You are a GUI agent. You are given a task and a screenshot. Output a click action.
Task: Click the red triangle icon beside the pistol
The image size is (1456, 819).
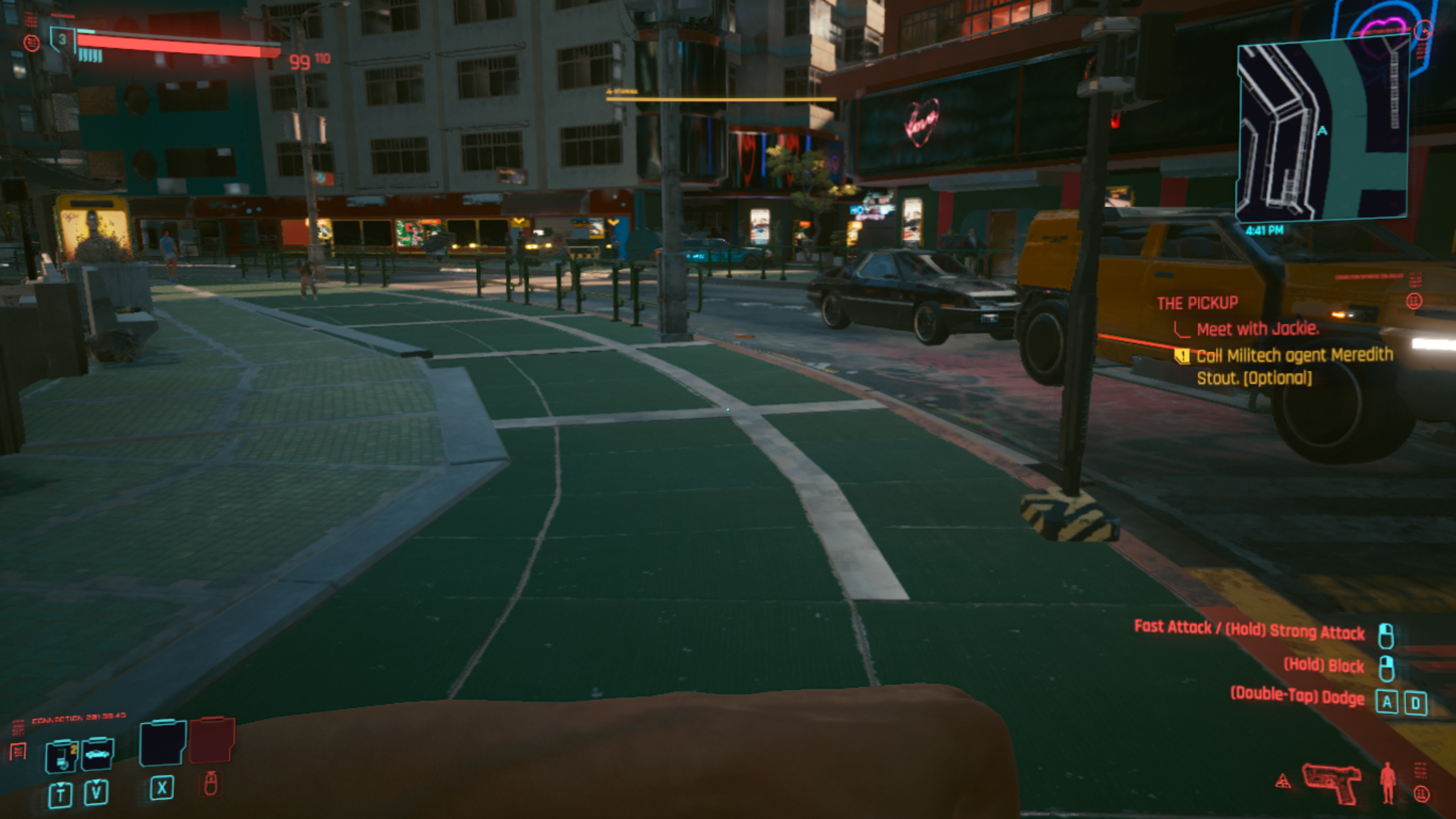tap(1283, 781)
